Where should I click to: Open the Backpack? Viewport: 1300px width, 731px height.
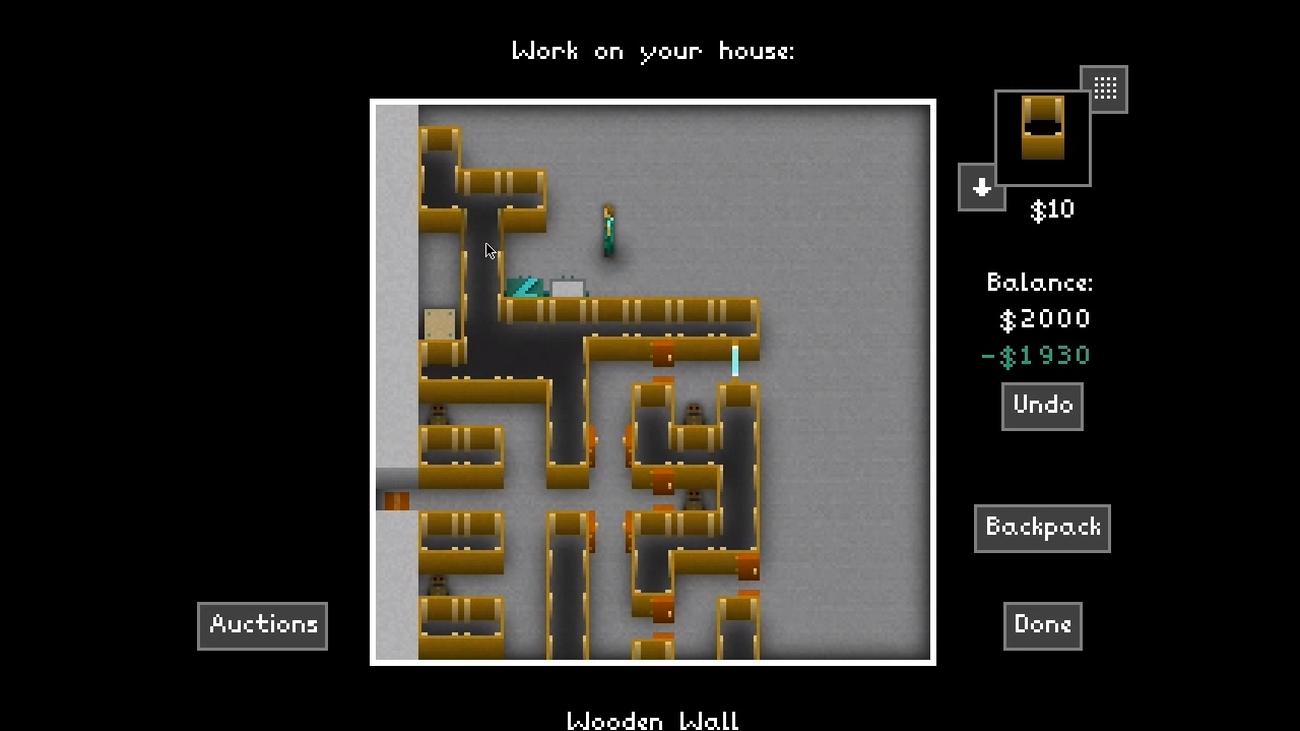coord(1042,528)
